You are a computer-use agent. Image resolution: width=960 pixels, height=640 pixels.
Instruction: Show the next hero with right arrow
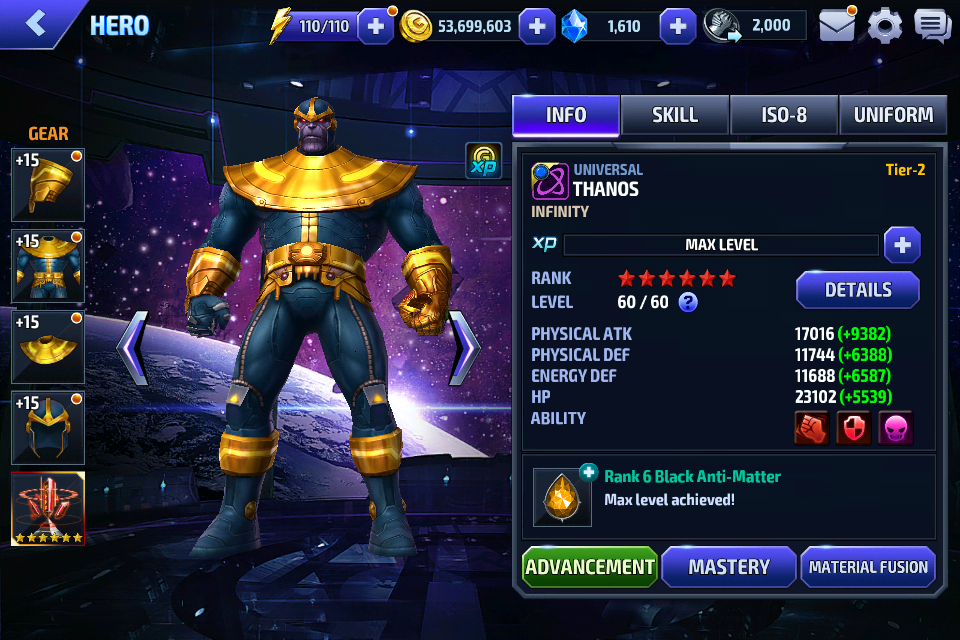(464, 348)
